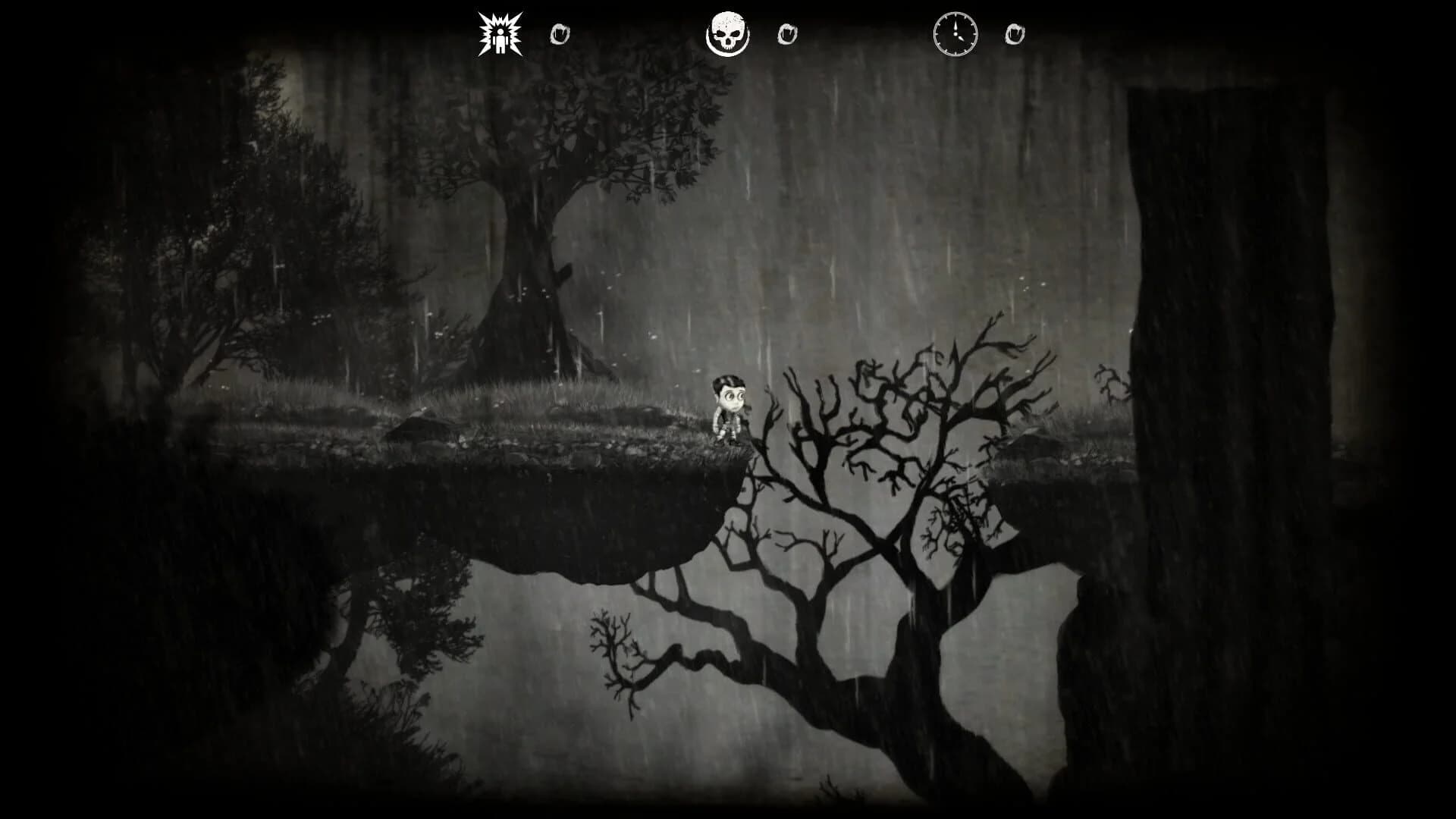Click the zero counter beside the skull
Screen dimensions: 1456x819
[x=787, y=33]
